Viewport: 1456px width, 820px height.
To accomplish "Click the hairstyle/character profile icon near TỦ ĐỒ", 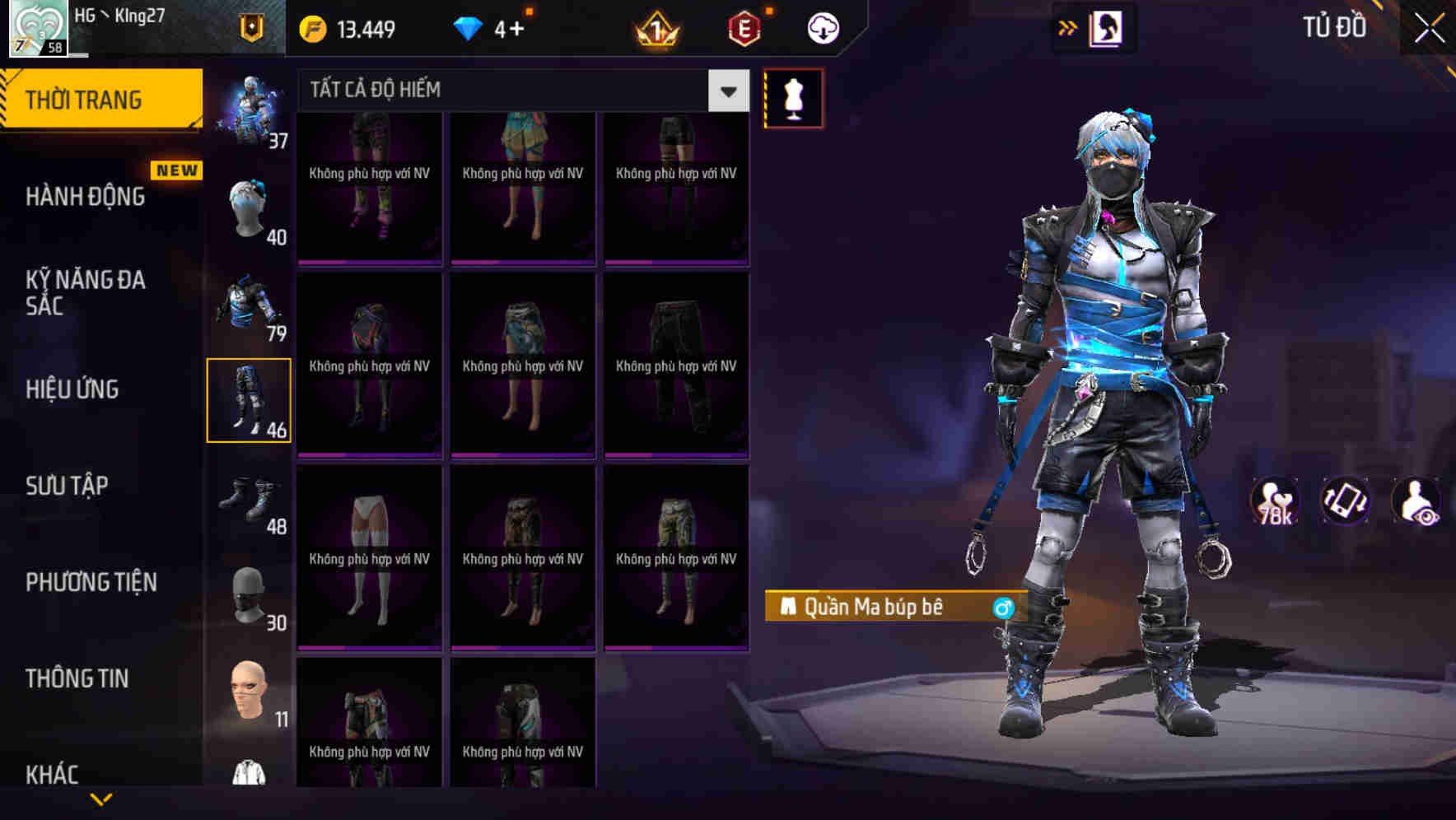I will tap(1105, 26).
